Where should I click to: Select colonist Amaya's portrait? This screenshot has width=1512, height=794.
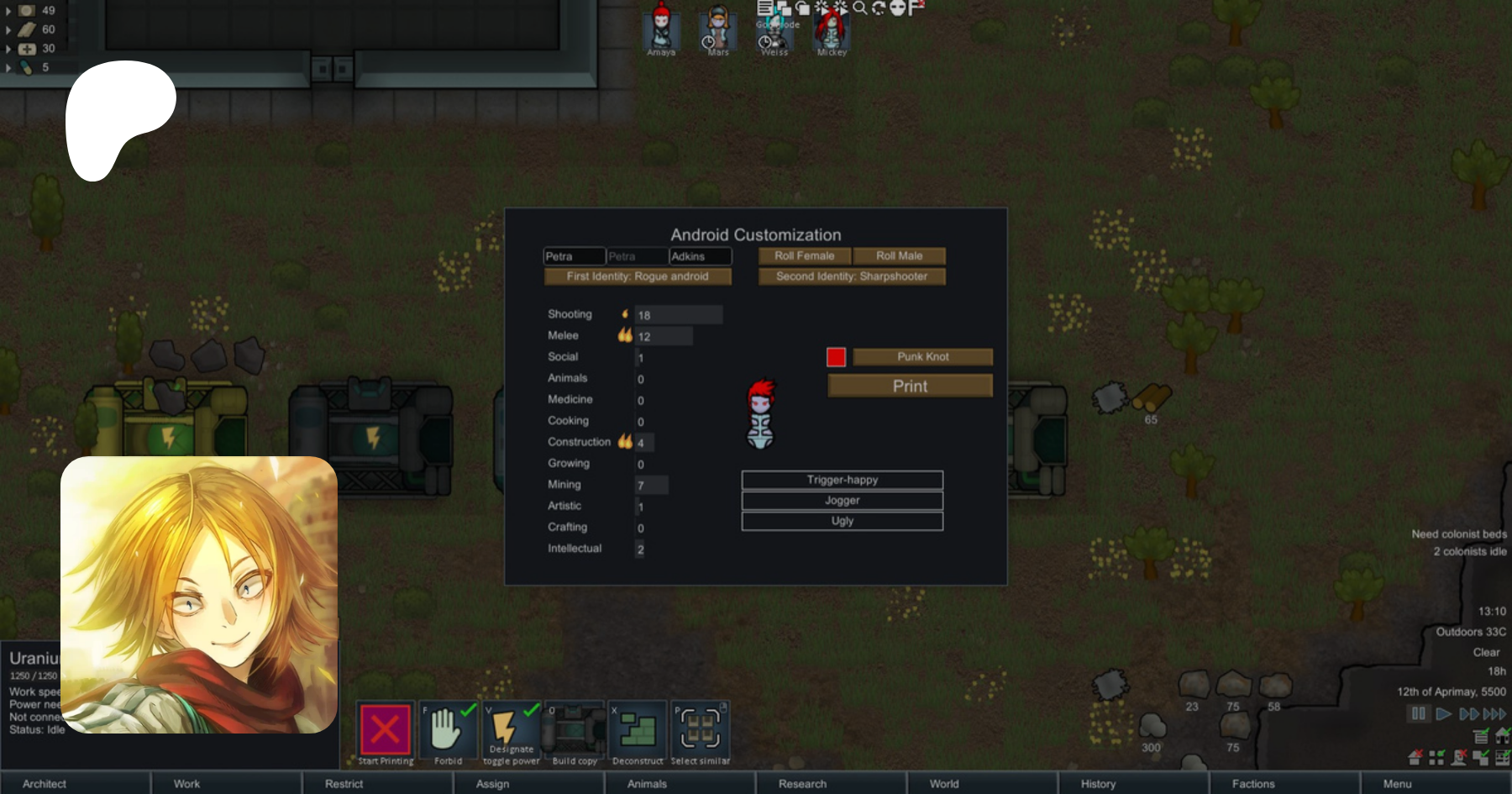tap(661, 29)
